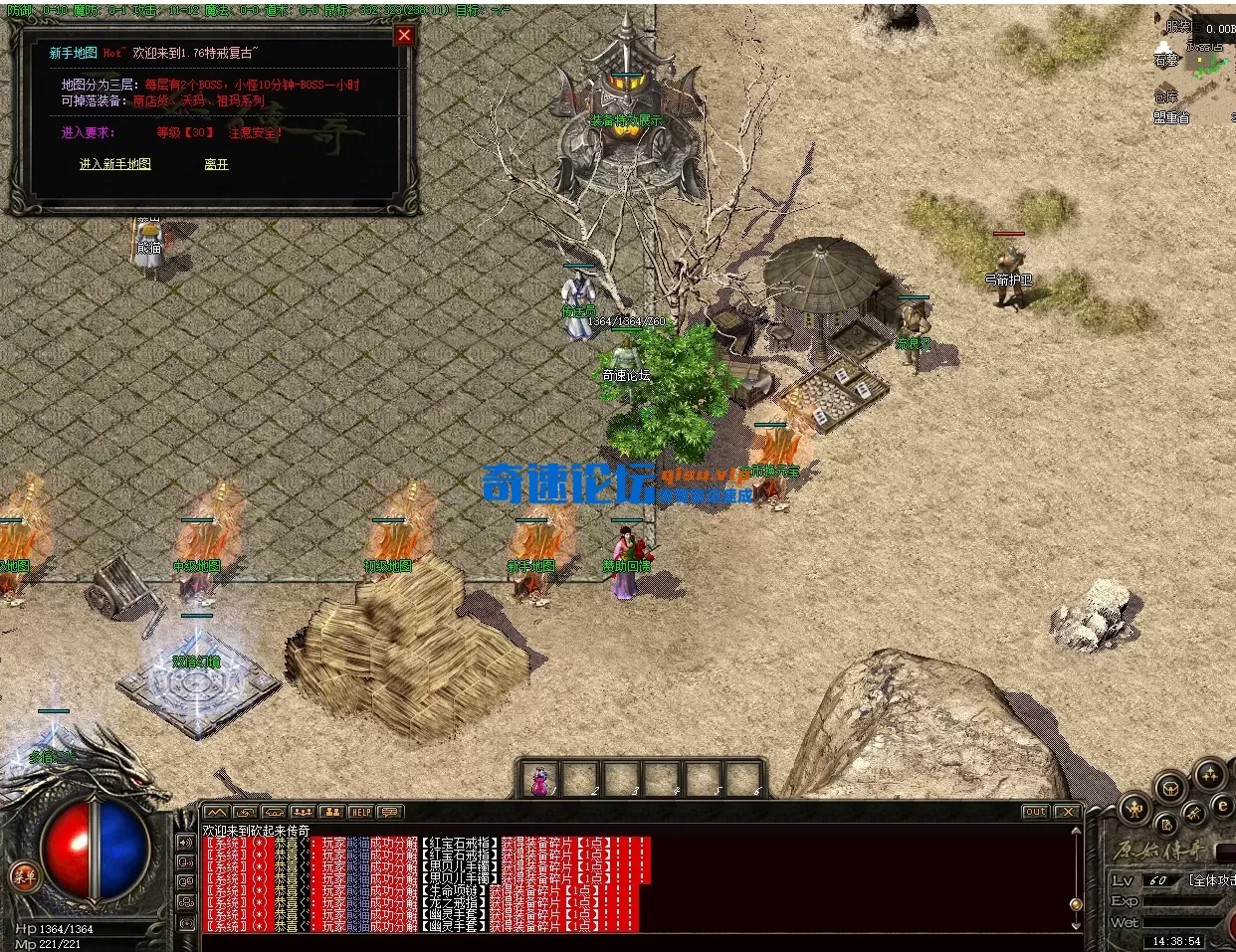Open the round 菜单 menu button
Image resolution: width=1236 pixels, height=952 pixels.
[23, 875]
